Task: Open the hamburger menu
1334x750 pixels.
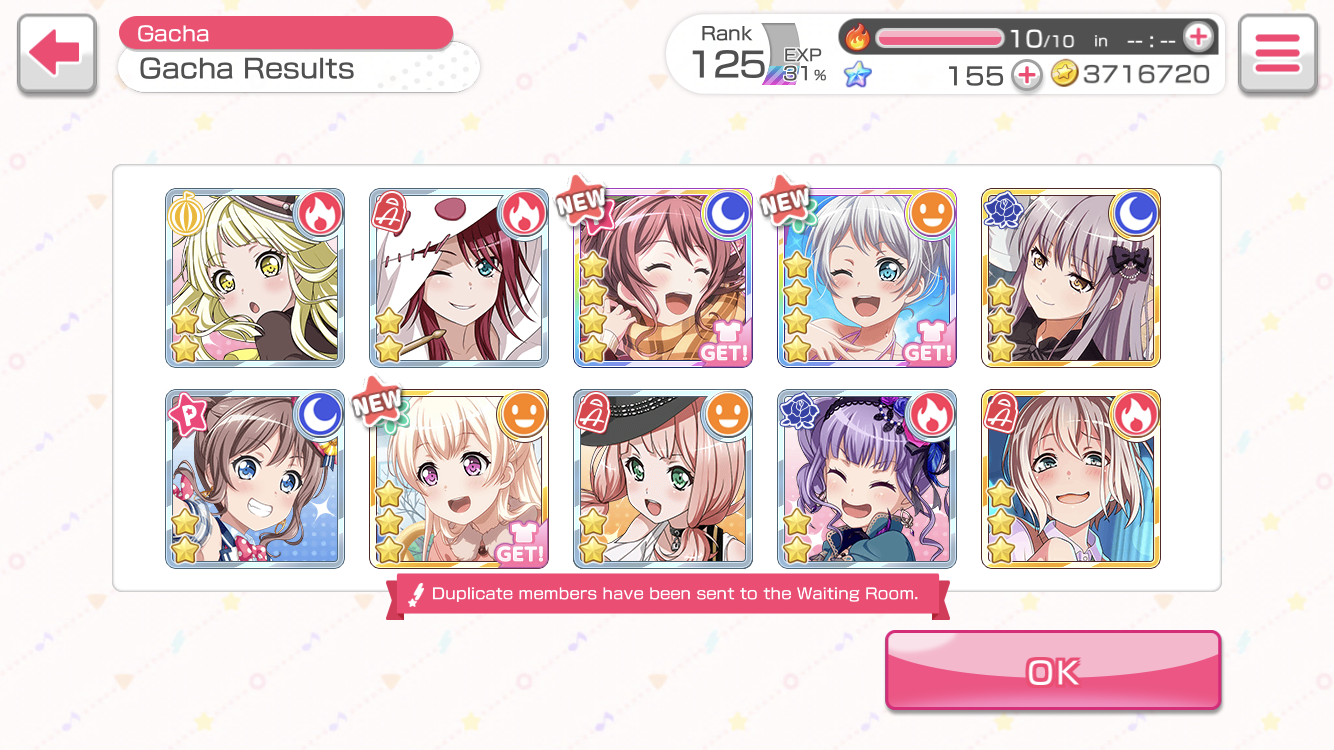Action: tap(1277, 54)
